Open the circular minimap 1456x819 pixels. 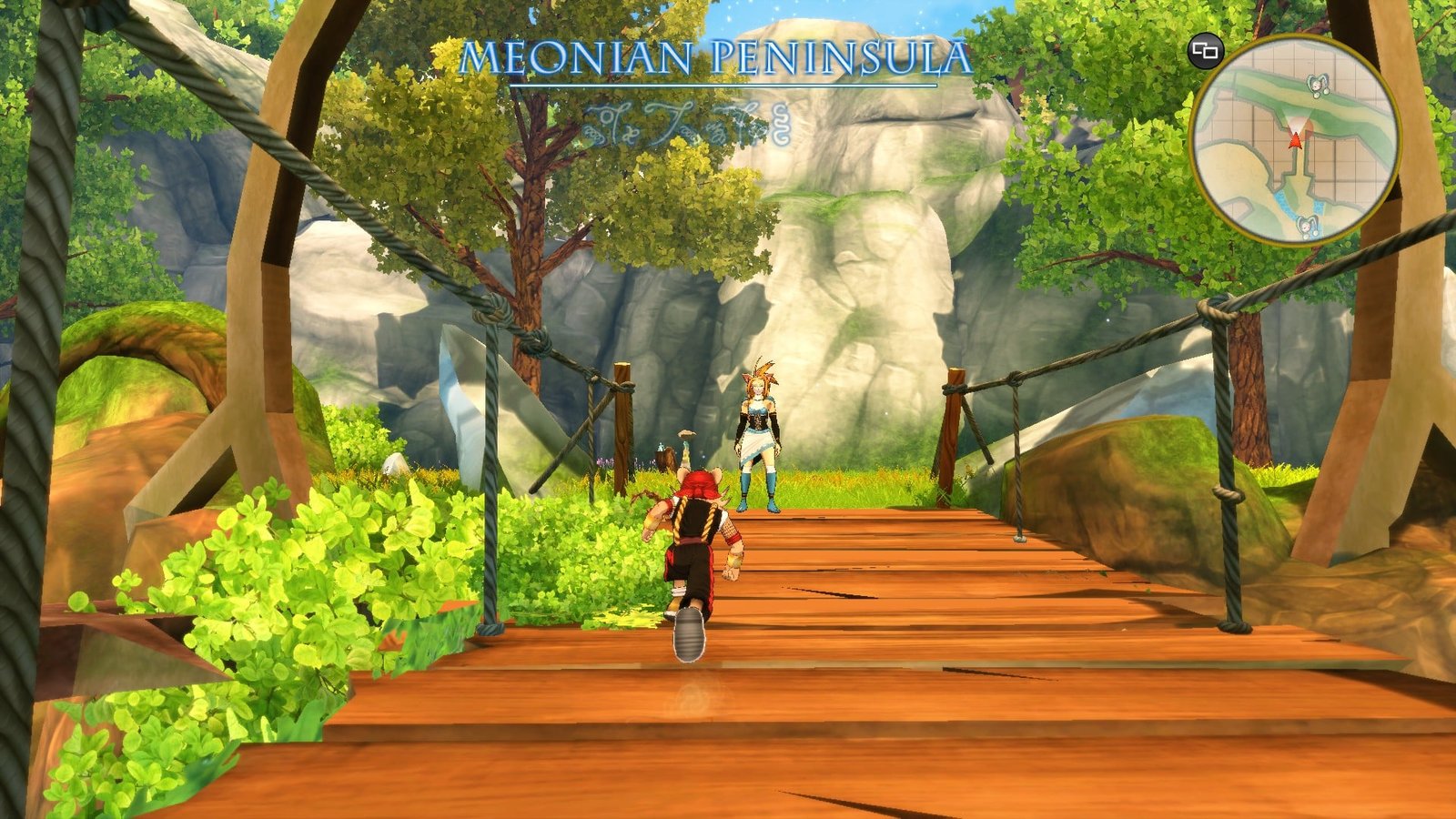pos(1294,140)
